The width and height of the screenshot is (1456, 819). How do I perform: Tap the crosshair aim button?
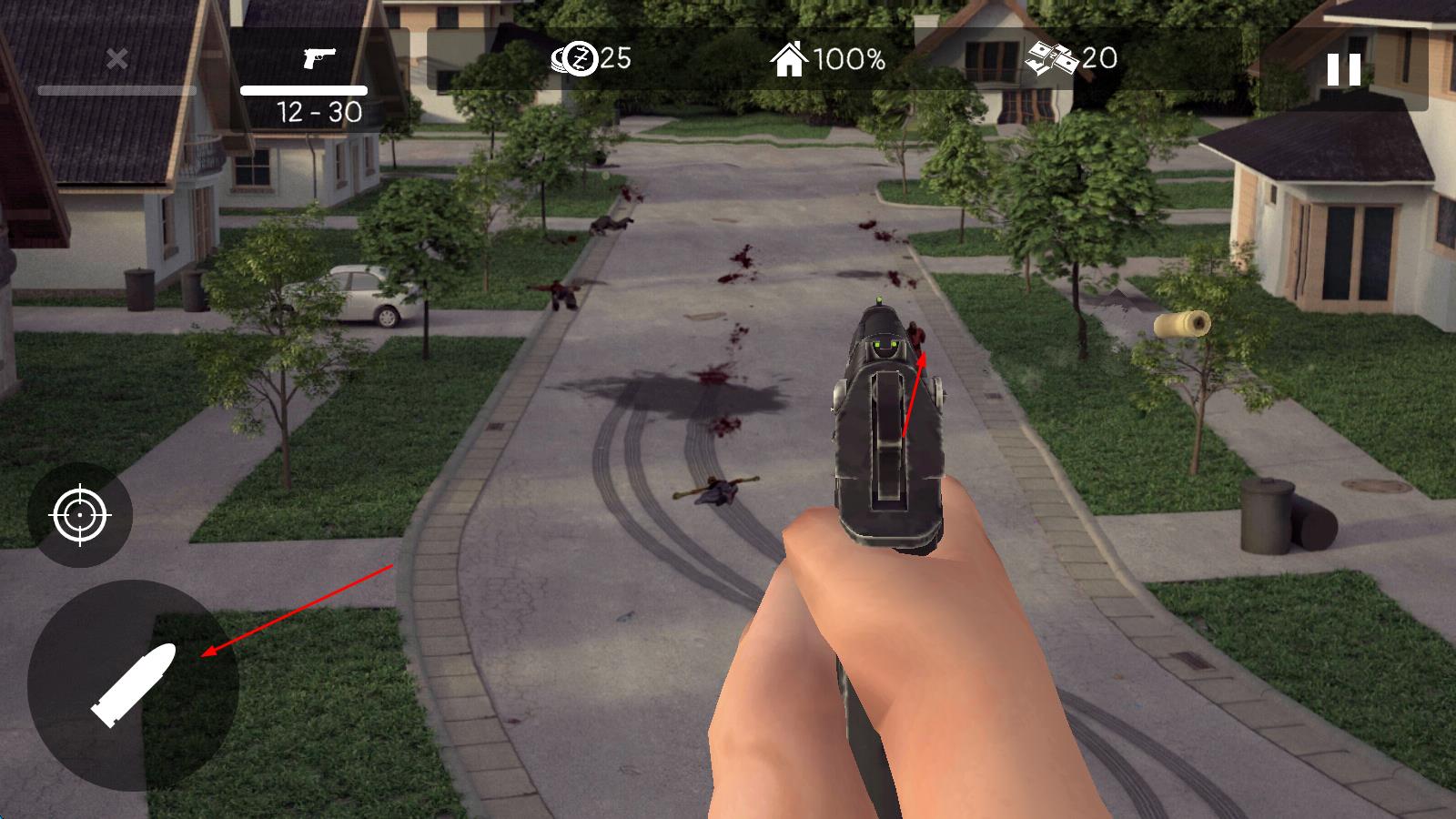click(80, 515)
